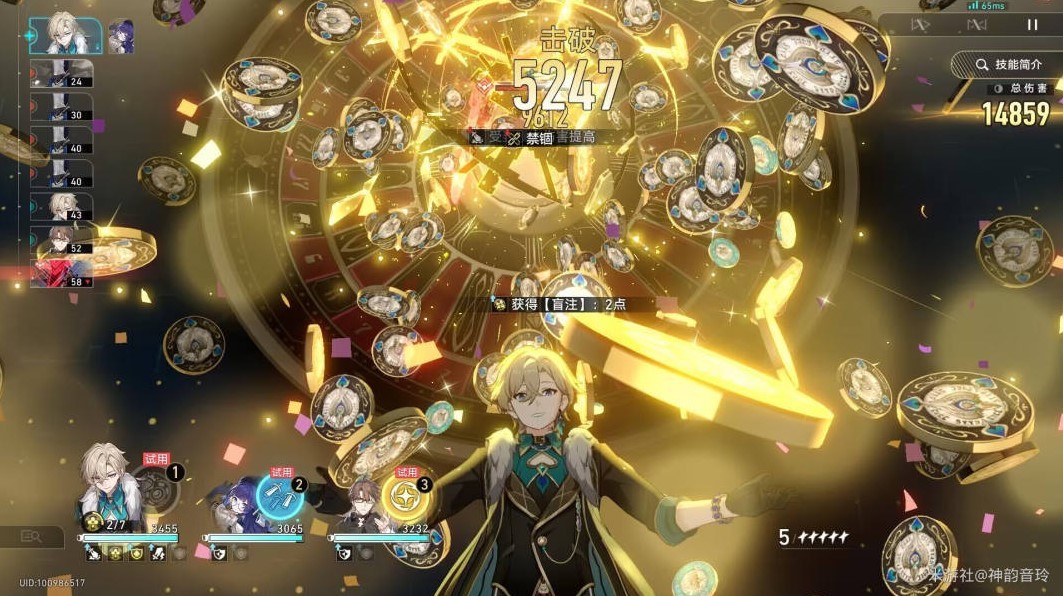Open the battle details magnifier tab
Screen dimensions: 1063x596
[x=30, y=538]
